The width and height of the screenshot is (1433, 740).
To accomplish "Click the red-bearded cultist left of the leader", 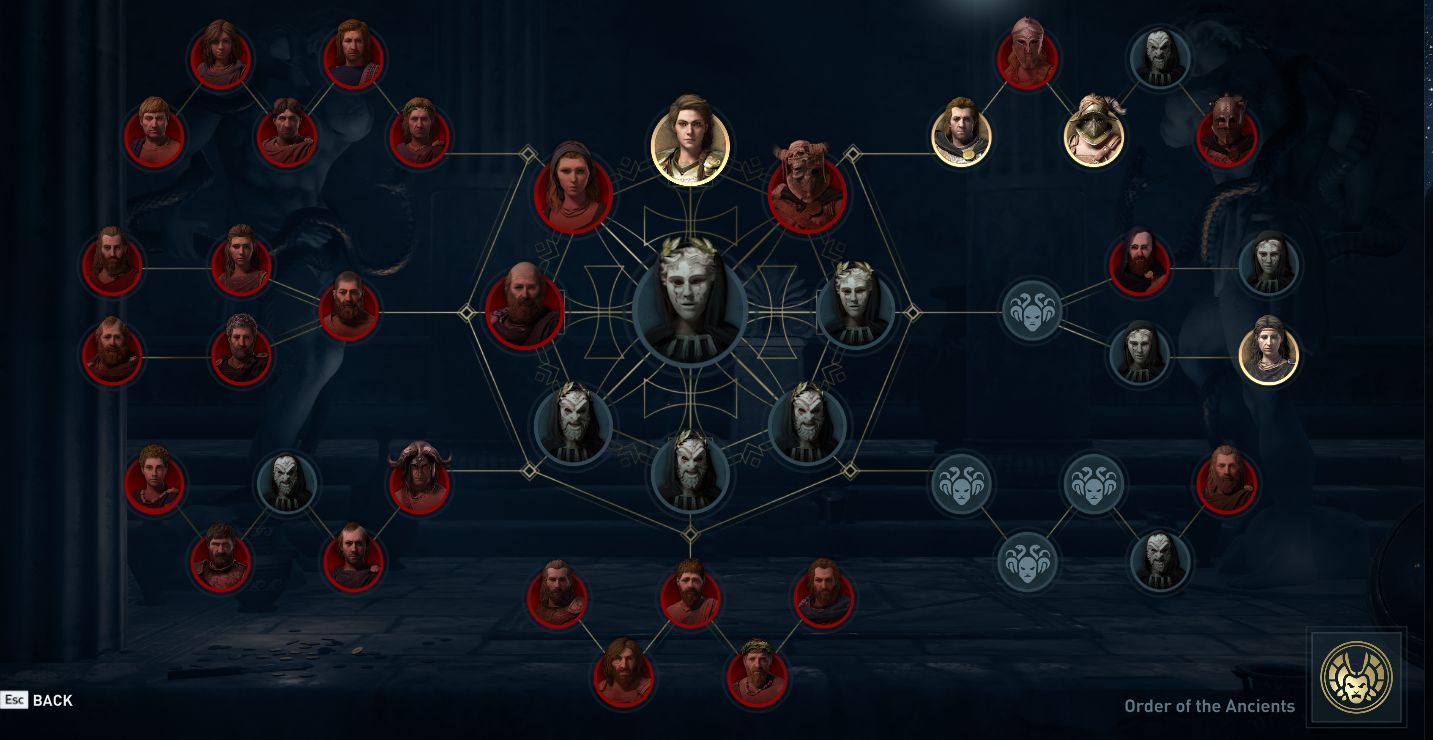I will pos(525,309).
